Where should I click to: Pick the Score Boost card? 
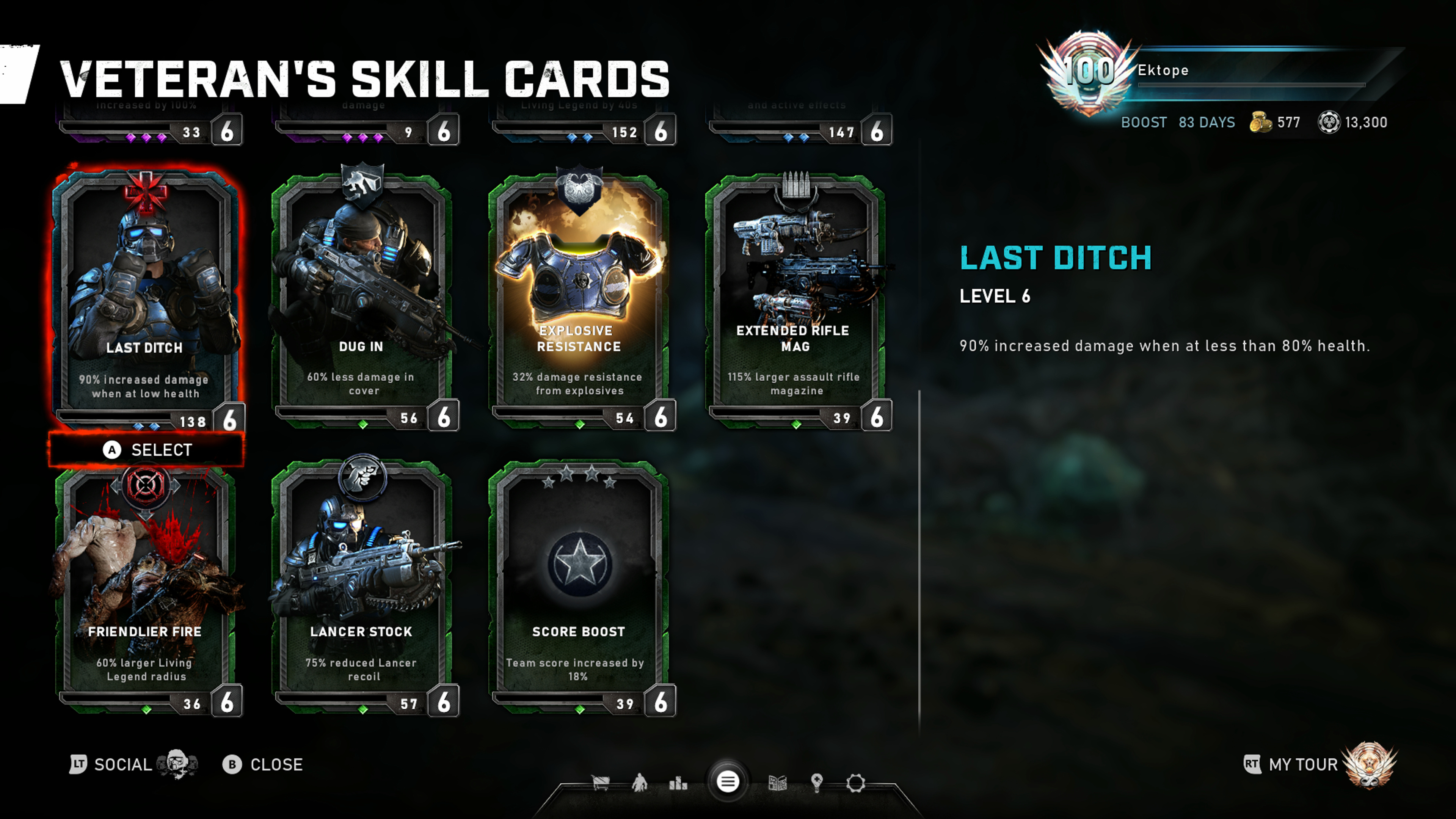(579, 588)
